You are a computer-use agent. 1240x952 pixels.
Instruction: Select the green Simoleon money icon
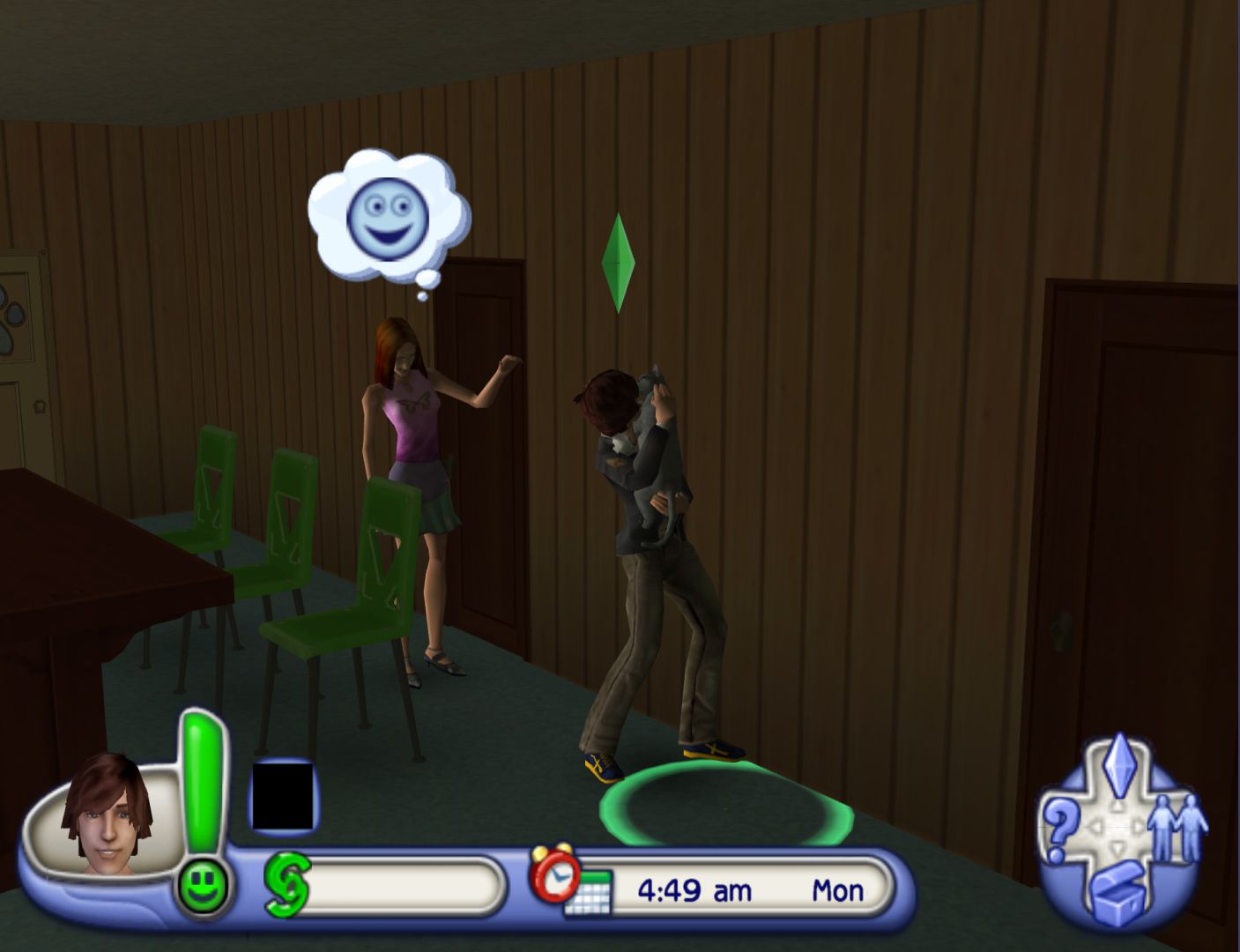pyautogui.click(x=288, y=886)
